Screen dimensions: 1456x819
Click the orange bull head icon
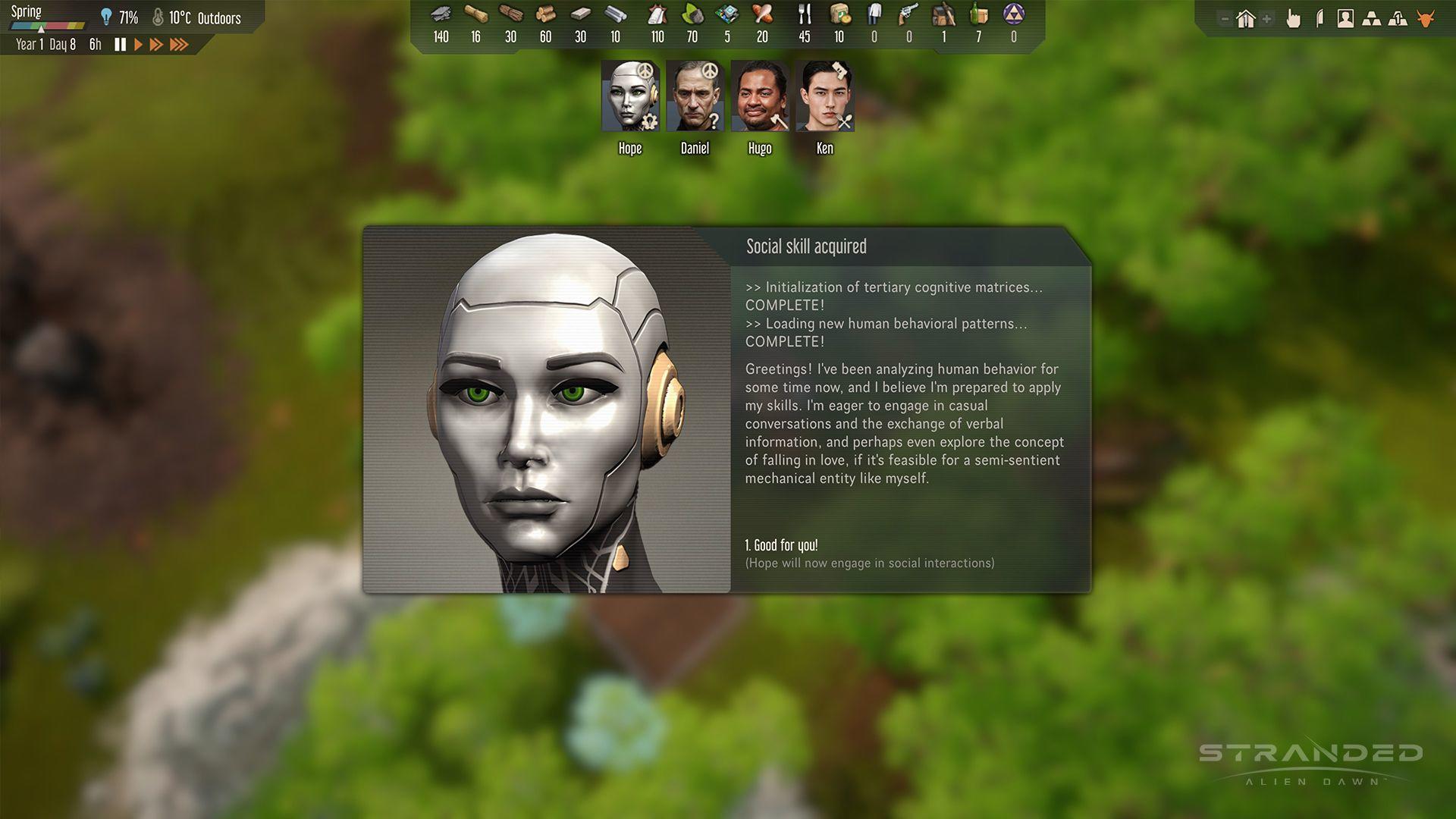1426,19
